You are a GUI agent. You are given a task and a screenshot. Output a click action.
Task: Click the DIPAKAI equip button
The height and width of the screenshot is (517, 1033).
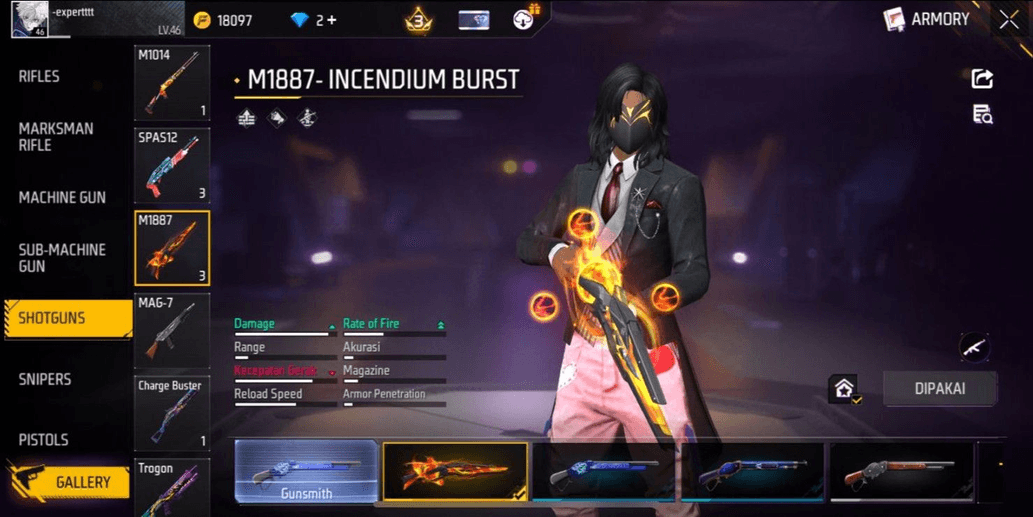tap(940, 389)
